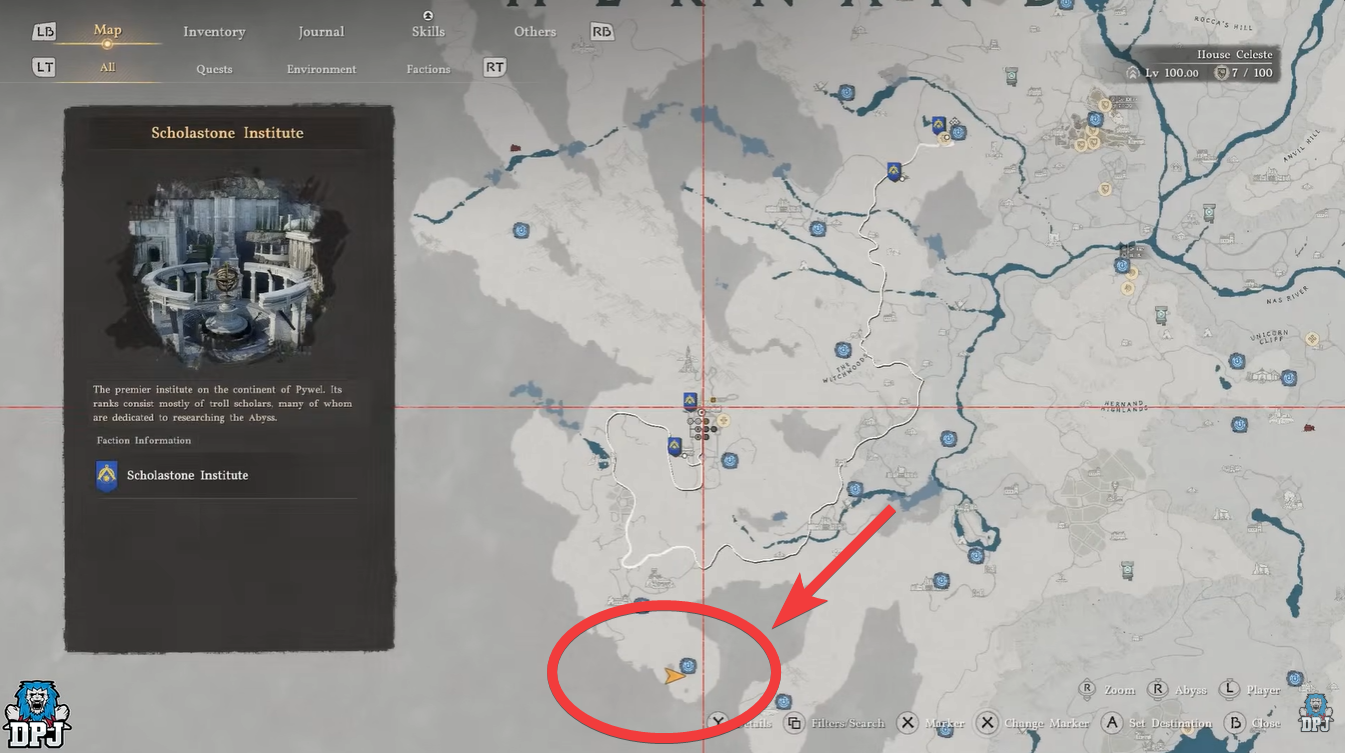
Task: Select the yellow player arrow marker on the map
Action: [673, 677]
